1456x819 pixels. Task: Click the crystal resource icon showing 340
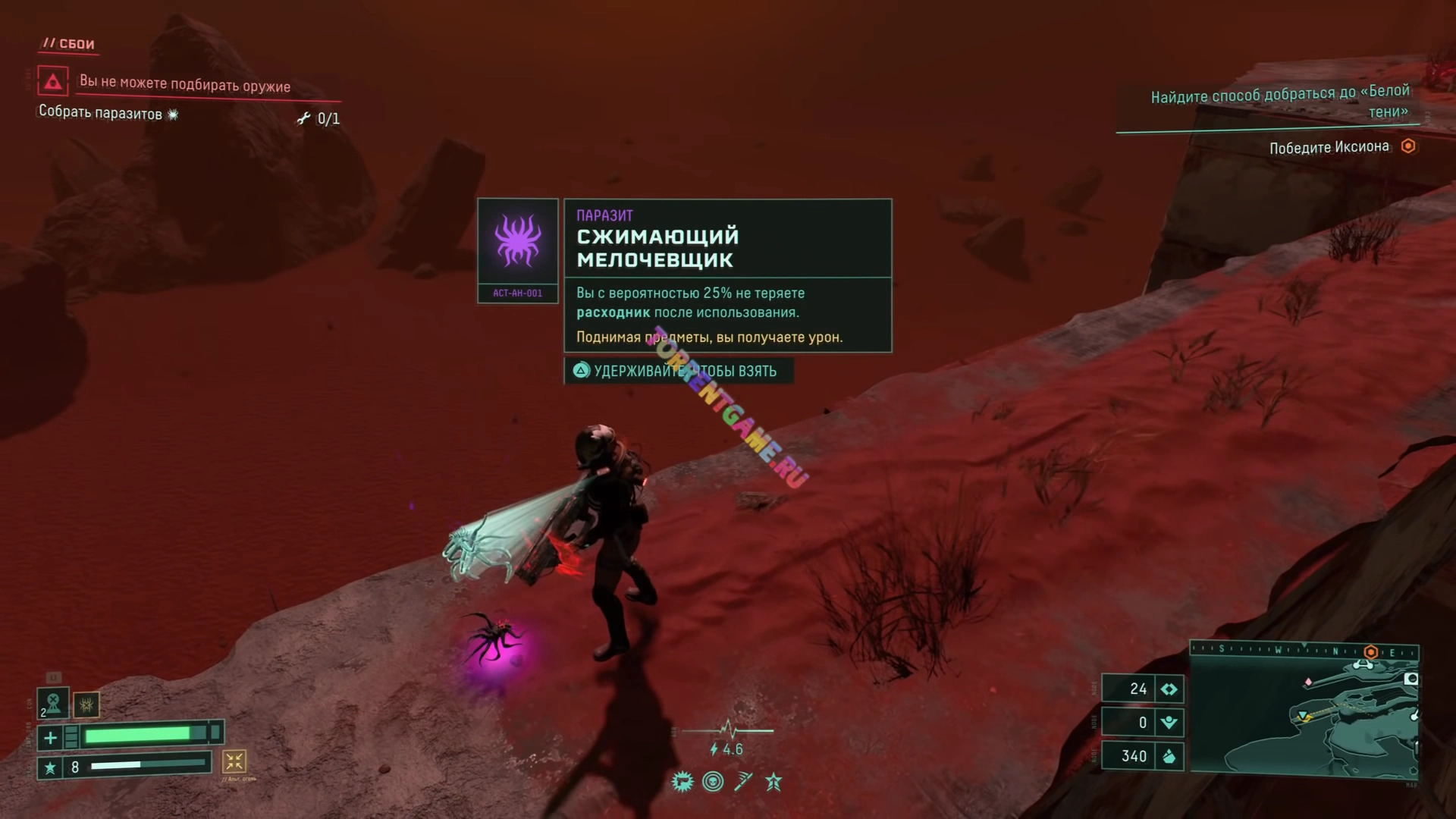[x=1169, y=756]
